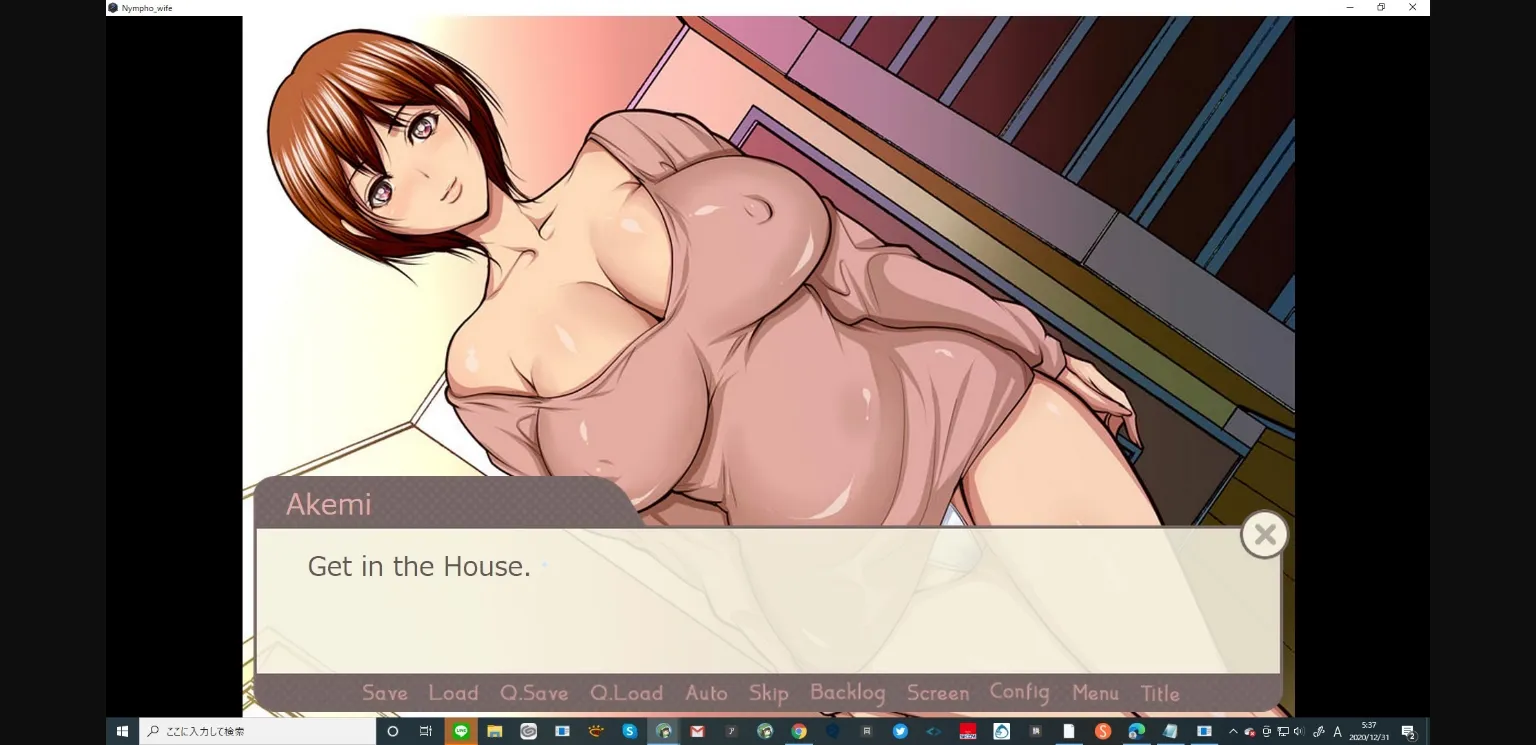Screen dimensions: 1536x745
Task: Dismiss the dialogue box via the X icon
Action: (x=1264, y=534)
